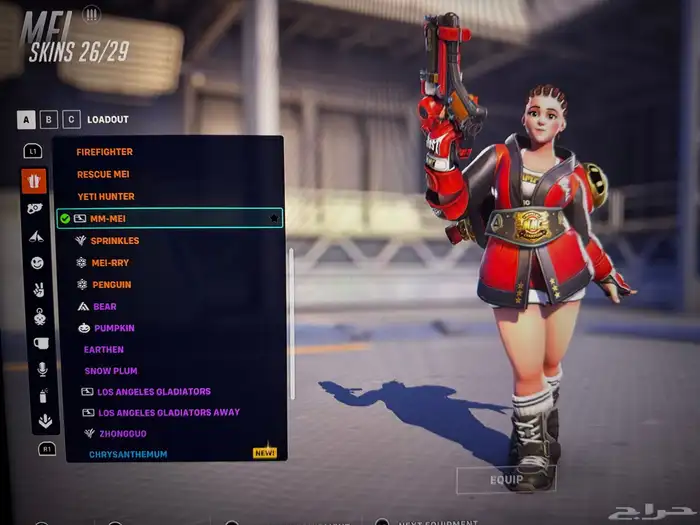Select the Bear skin

pos(104,307)
